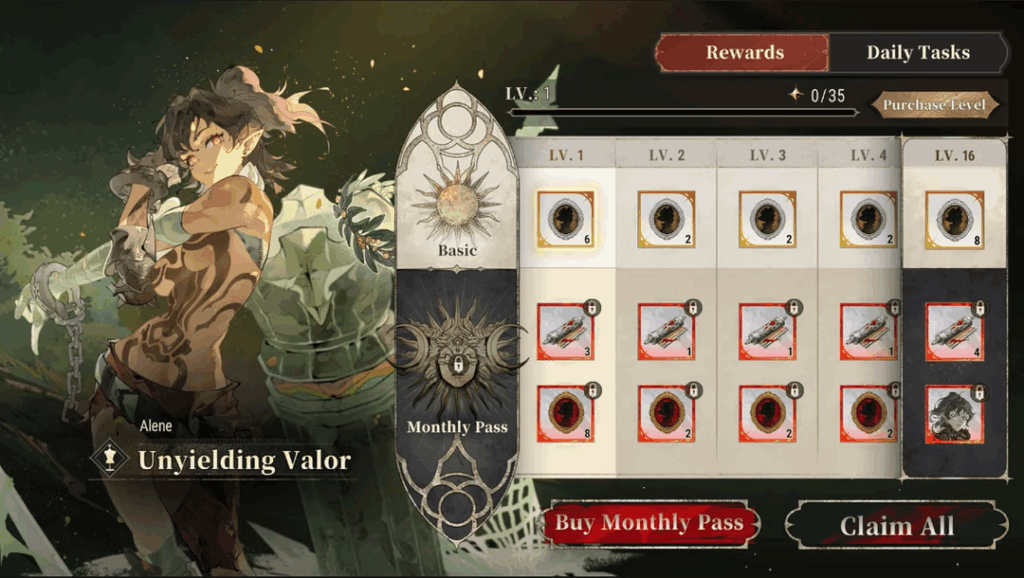Click the Purchase Level button
Image resolution: width=1024 pixels, height=578 pixels.
tap(934, 105)
